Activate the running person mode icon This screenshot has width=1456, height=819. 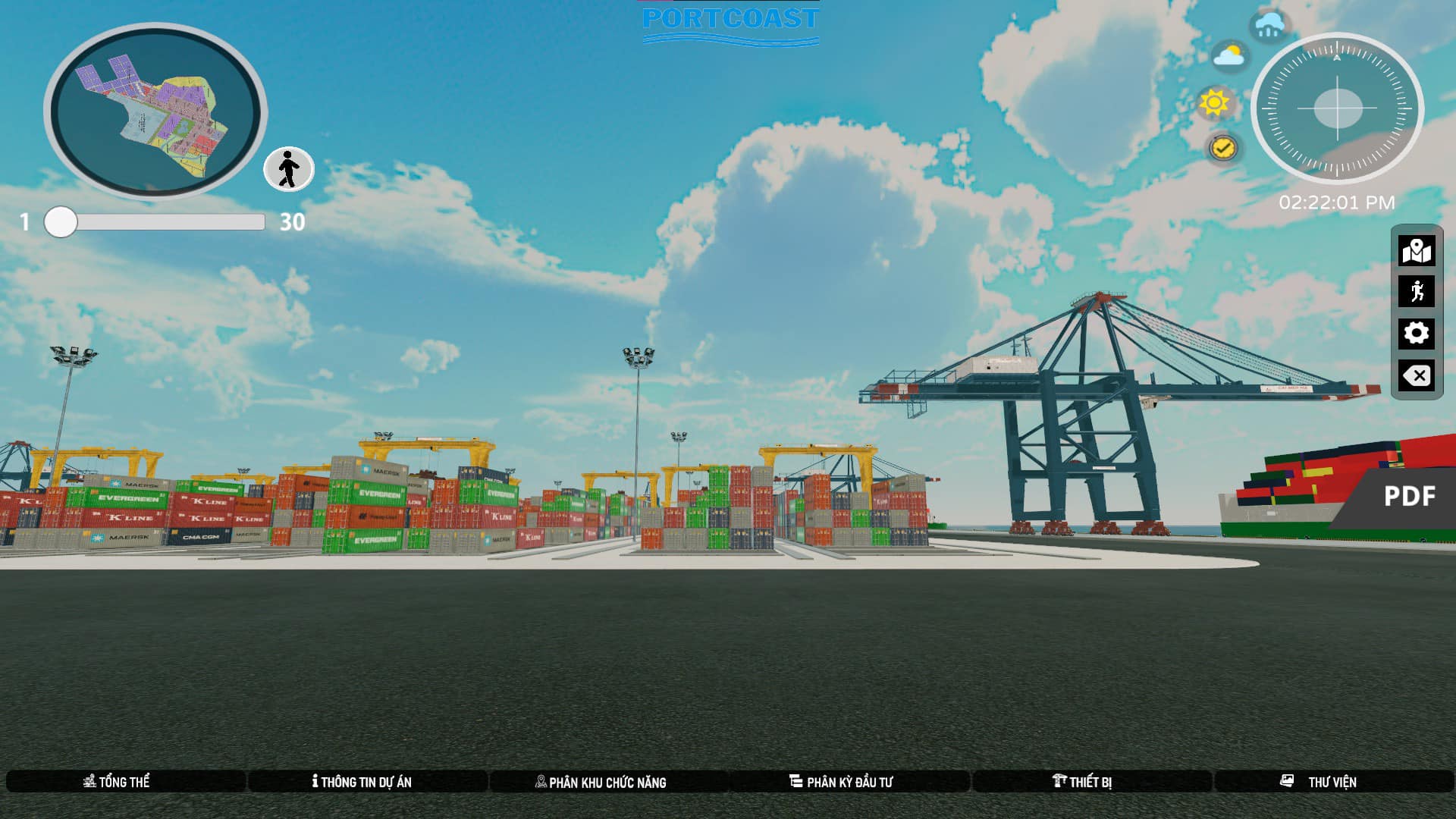[x=1416, y=292]
